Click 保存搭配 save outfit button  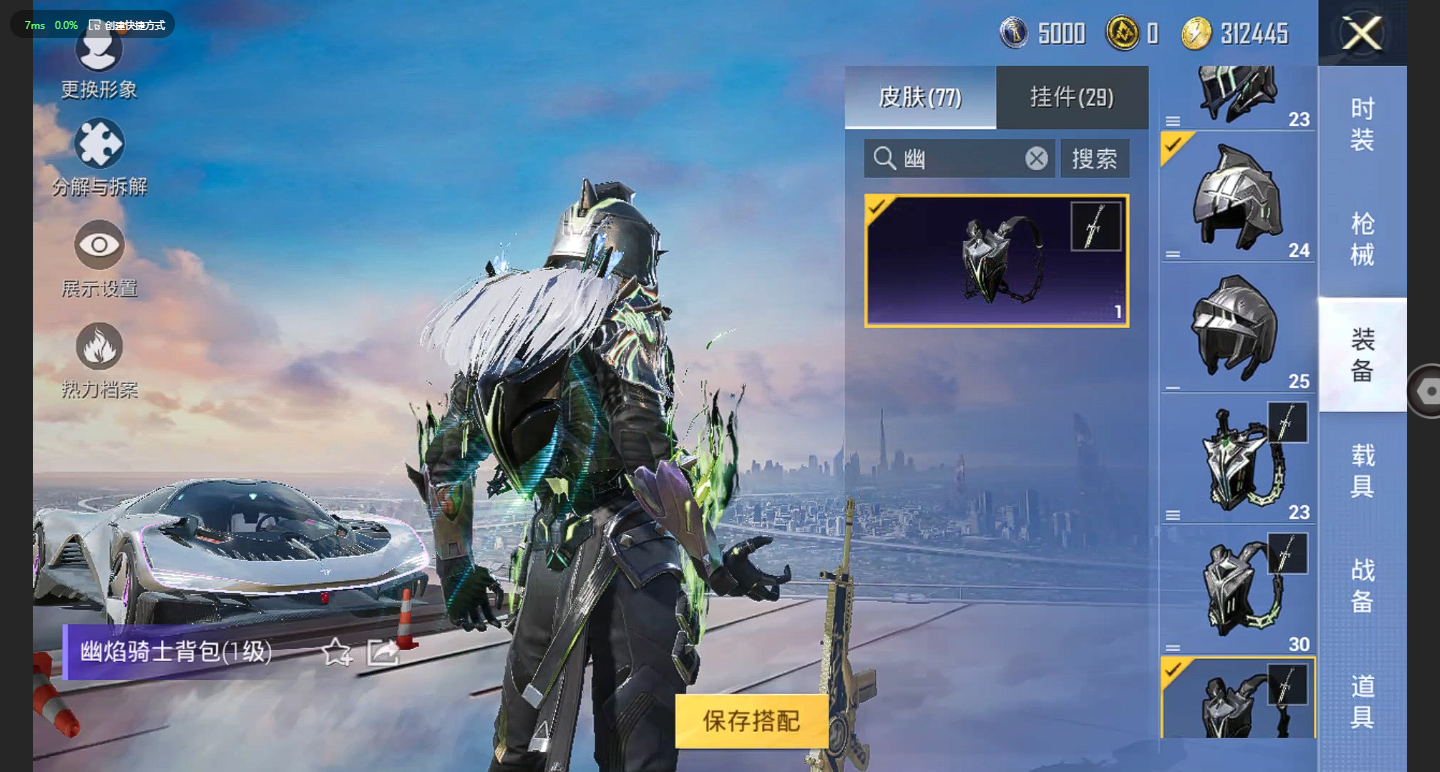(x=752, y=721)
